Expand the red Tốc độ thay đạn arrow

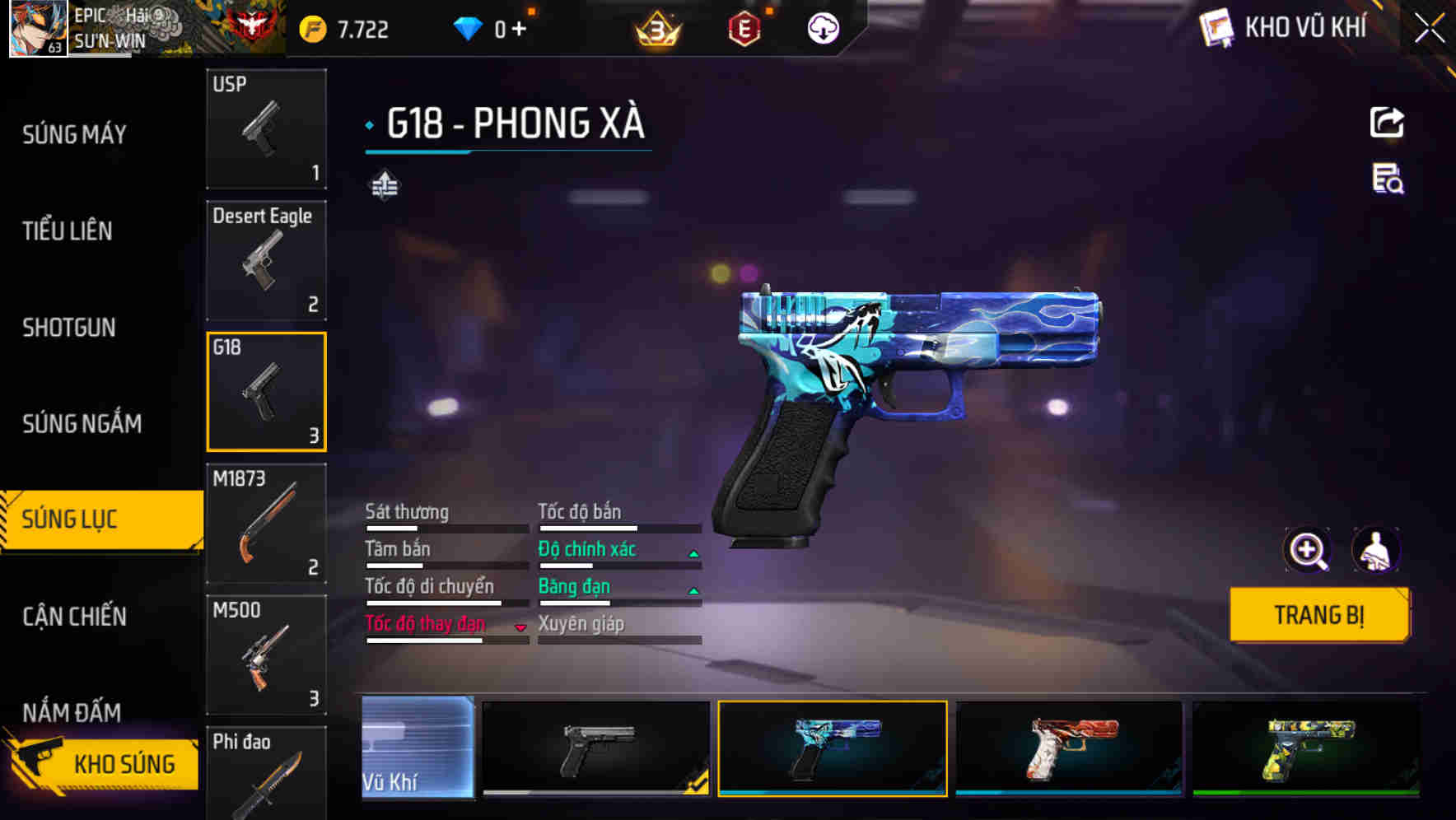[x=520, y=627]
